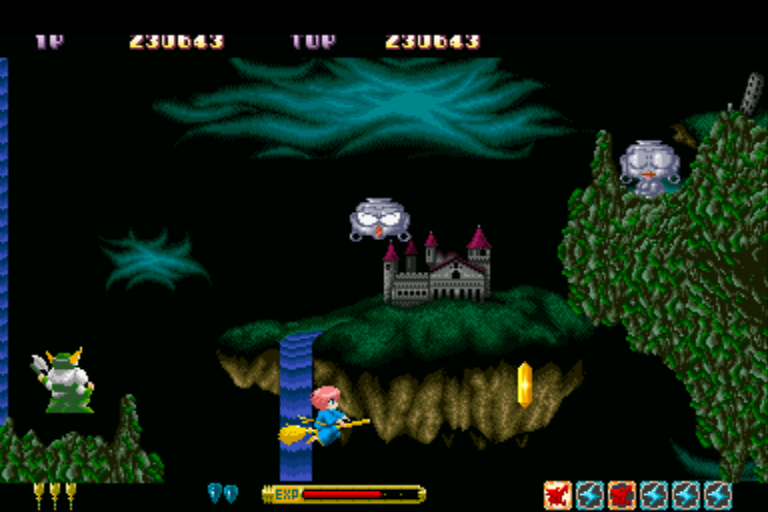Viewport: 768px width, 512px height.
Task: Choose the dark-background red fire dragon magic
Action: click(622, 494)
